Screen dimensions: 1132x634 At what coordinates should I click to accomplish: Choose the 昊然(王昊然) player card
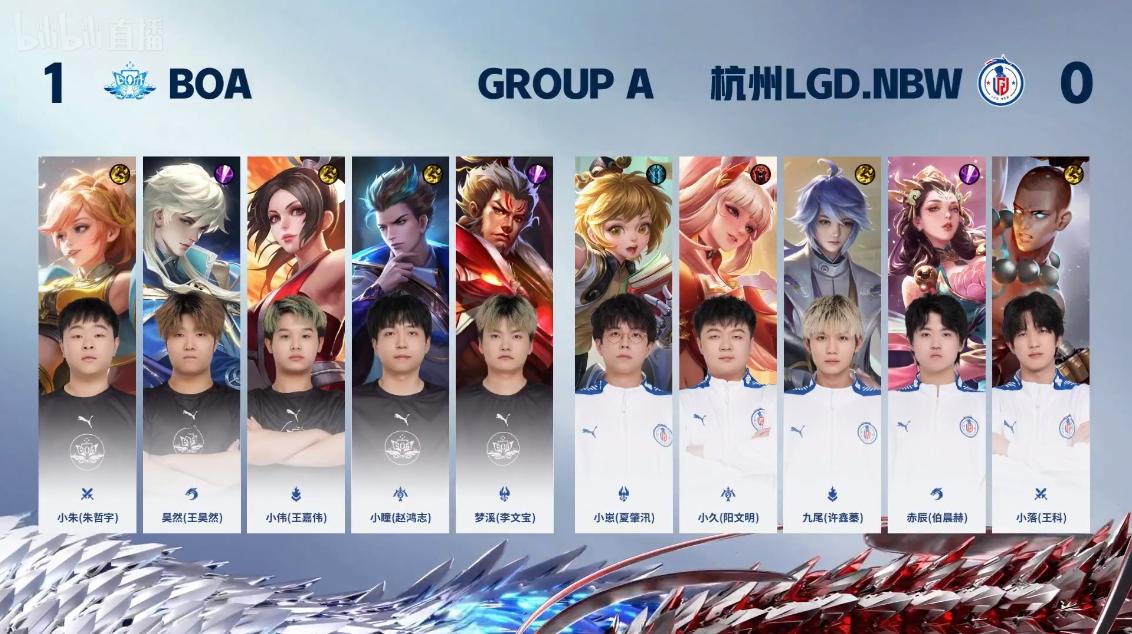tap(191, 344)
